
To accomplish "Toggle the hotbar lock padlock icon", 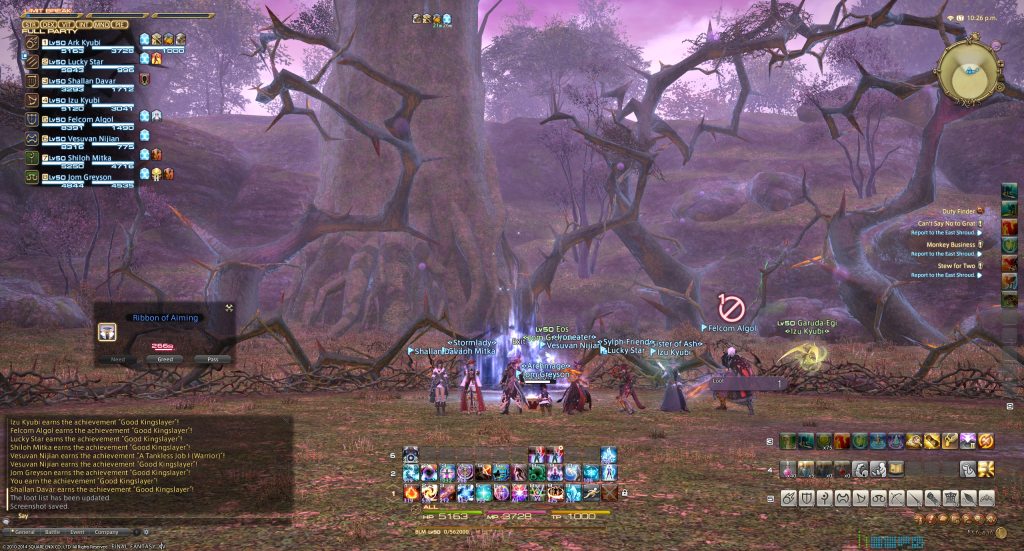I will point(625,493).
